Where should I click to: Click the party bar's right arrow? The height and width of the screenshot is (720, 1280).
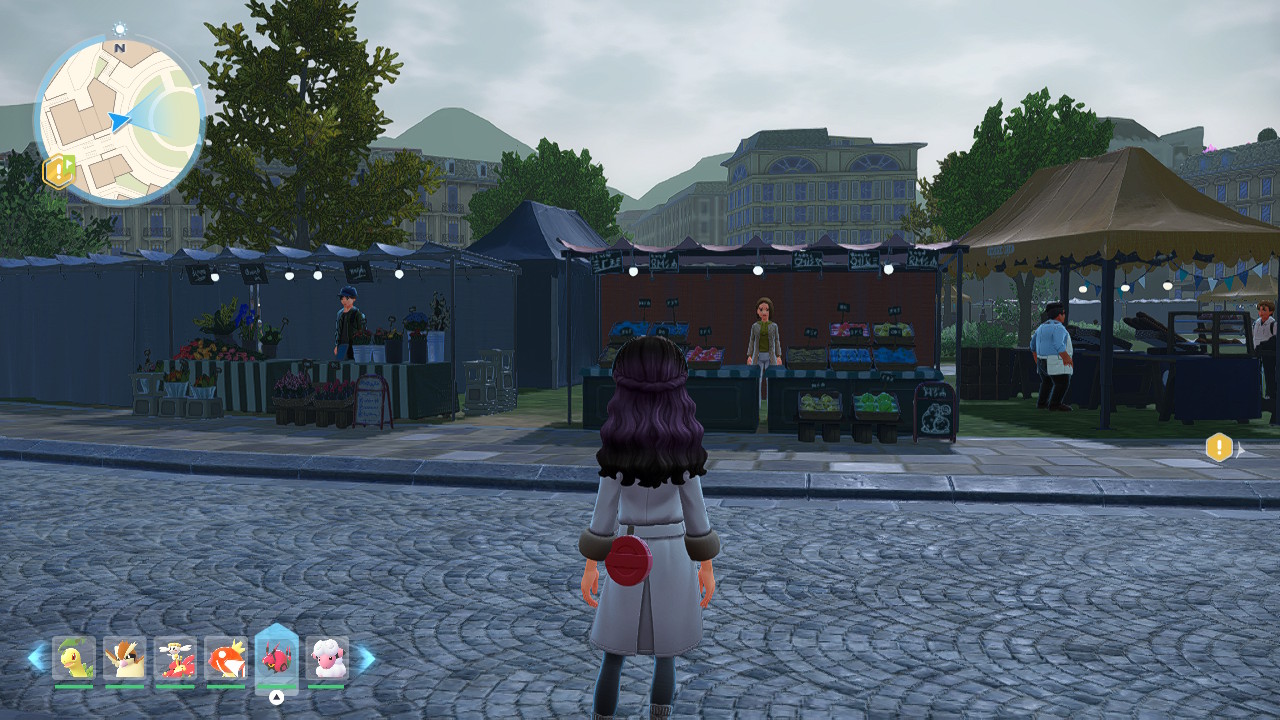click(366, 657)
